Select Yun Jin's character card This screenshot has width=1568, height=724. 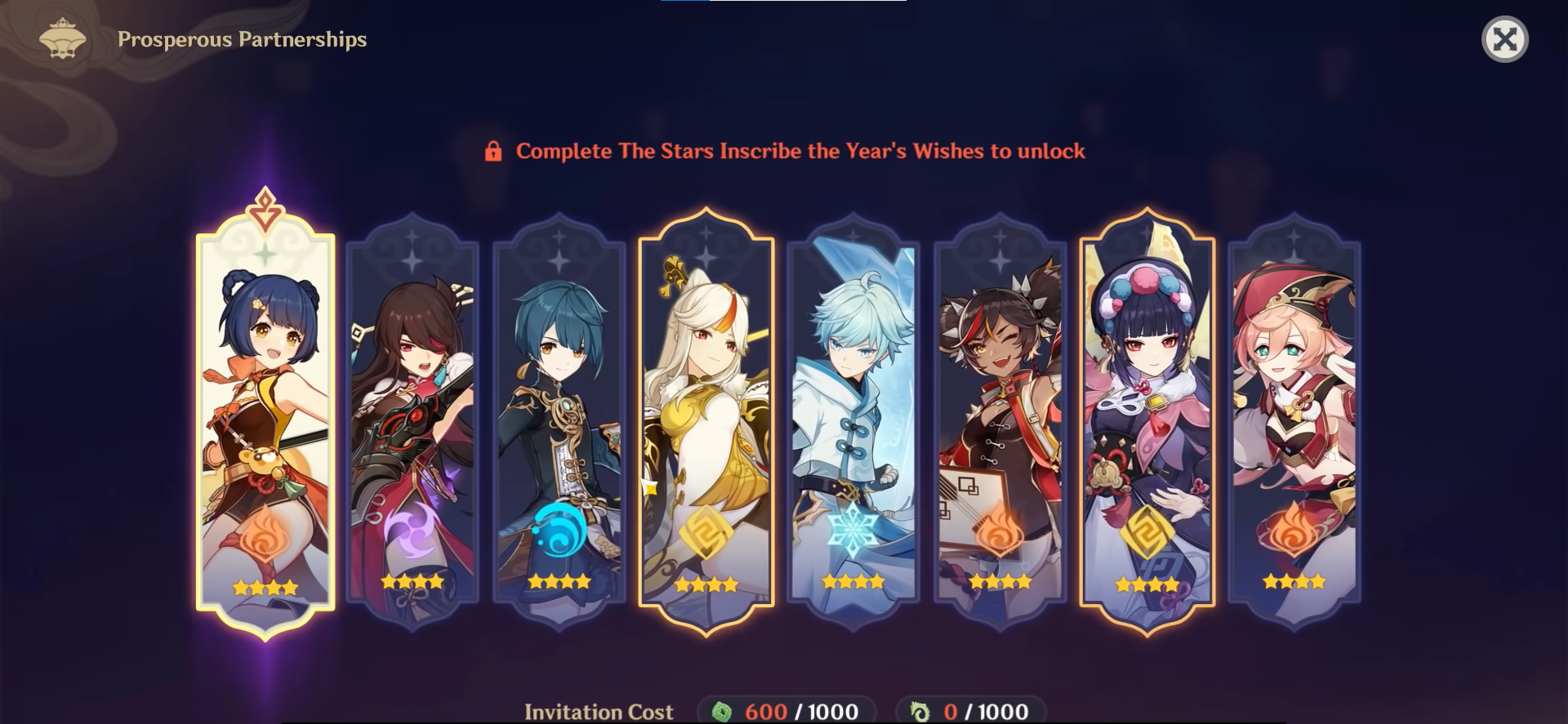click(x=1147, y=420)
